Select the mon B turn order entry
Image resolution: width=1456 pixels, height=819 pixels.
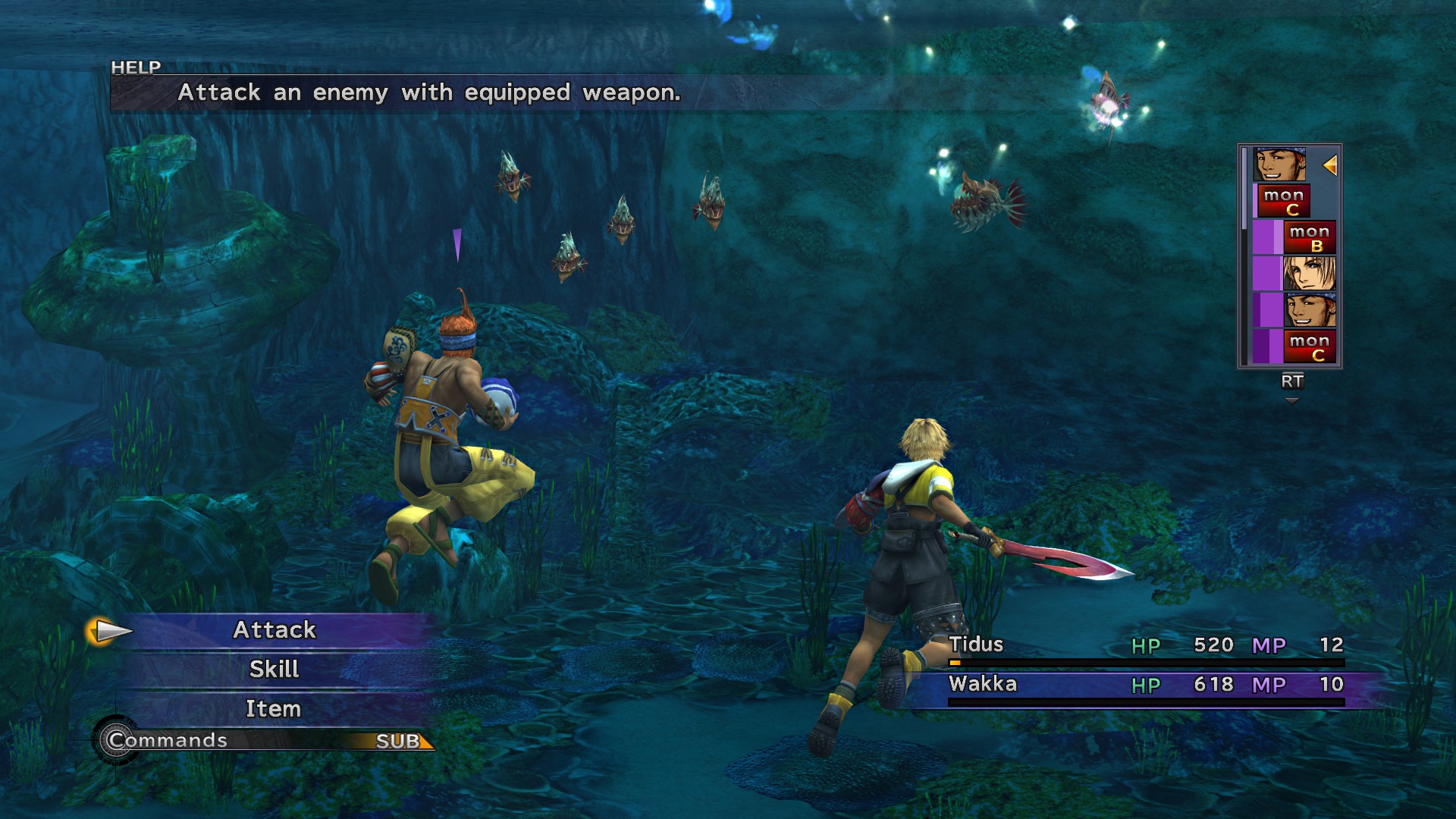point(1309,238)
